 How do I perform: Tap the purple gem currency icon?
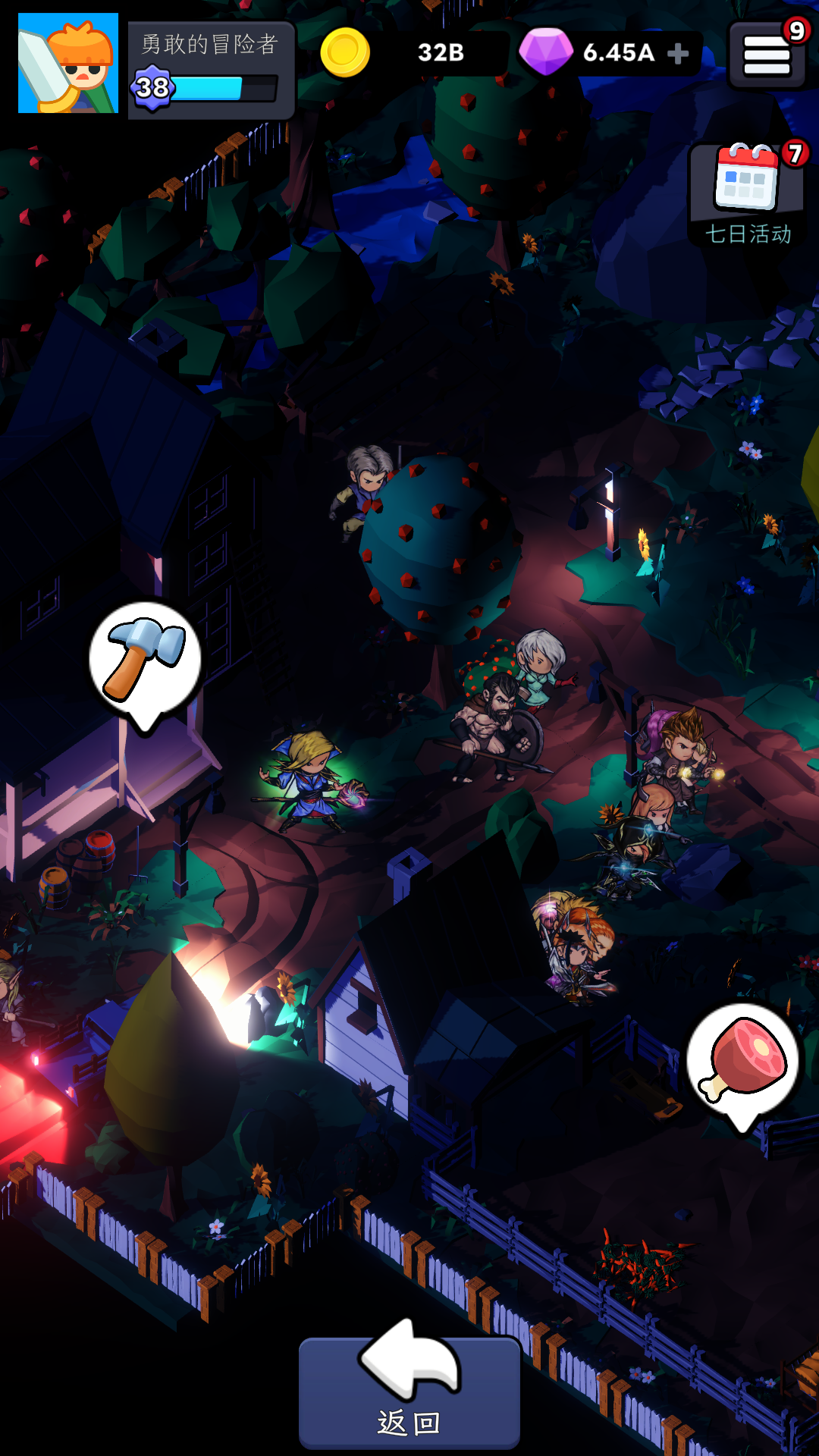[x=545, y=52]
